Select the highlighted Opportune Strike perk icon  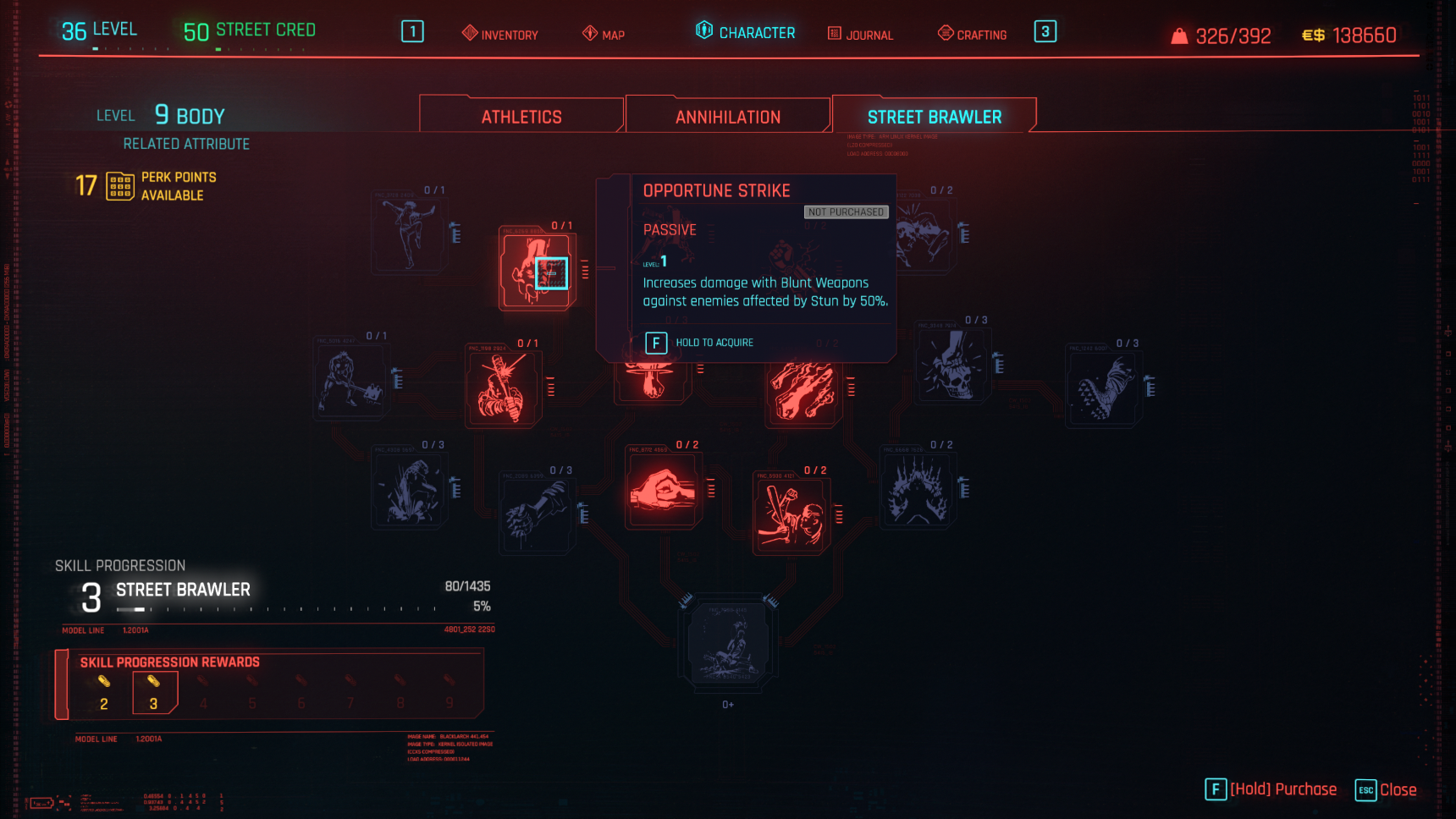point(536,272)
